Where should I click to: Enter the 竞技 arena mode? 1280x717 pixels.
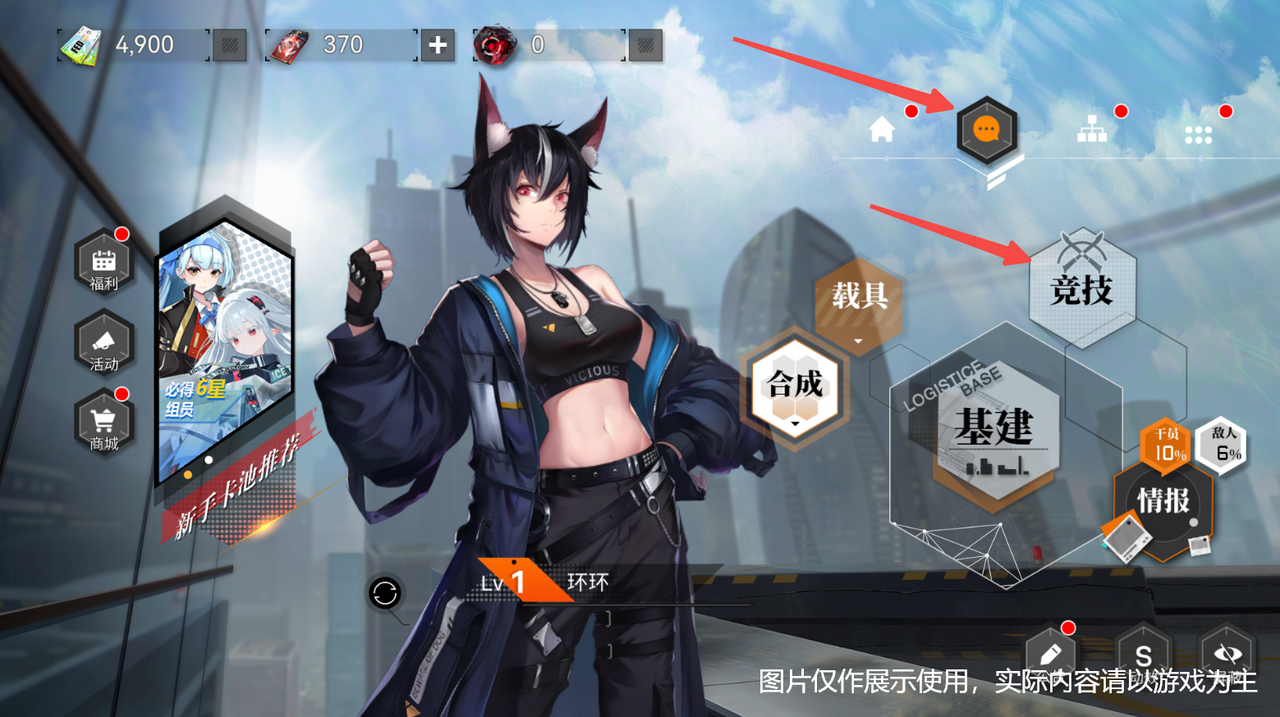point(1082,289)
